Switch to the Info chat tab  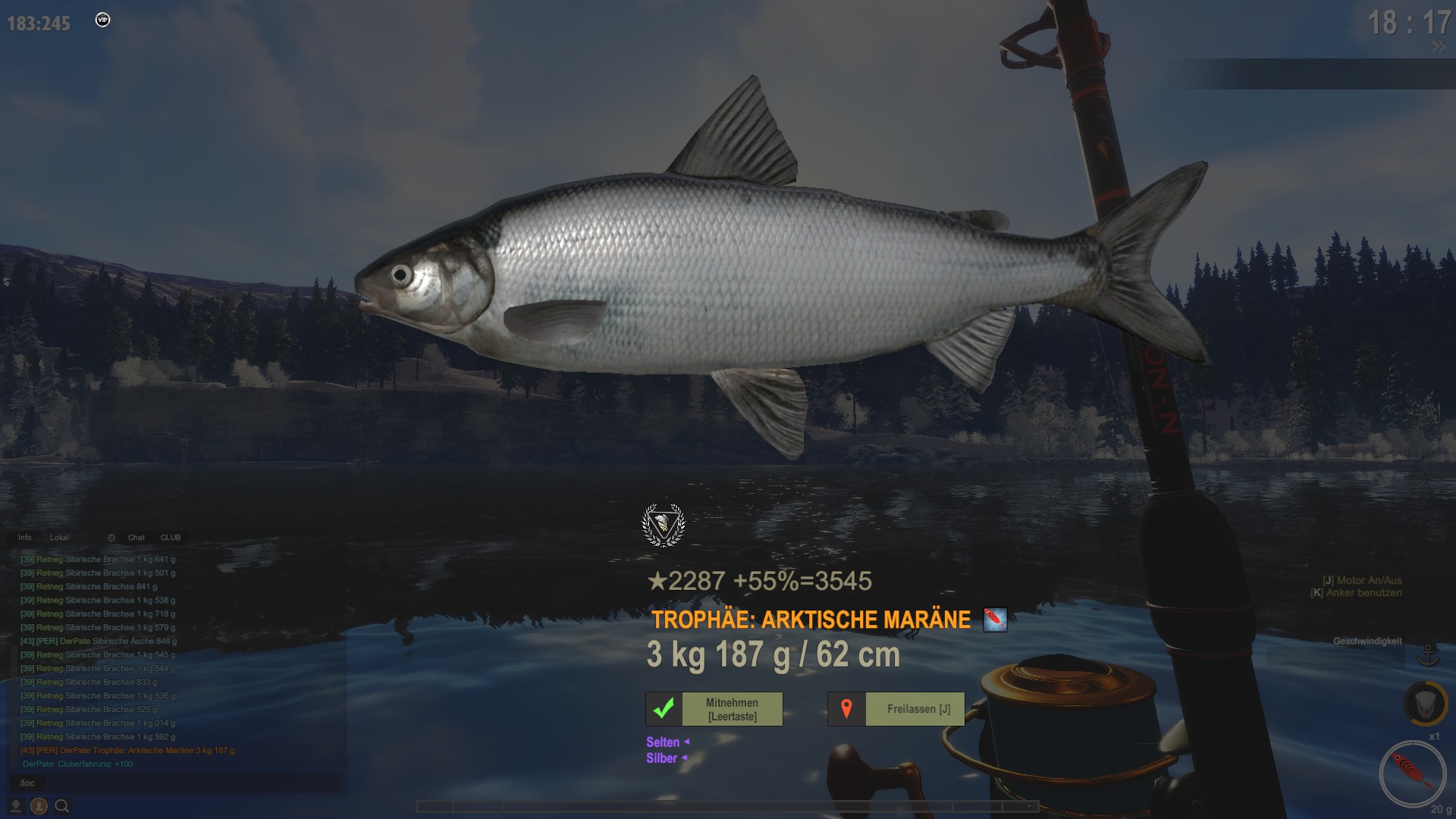click(25, 538)
